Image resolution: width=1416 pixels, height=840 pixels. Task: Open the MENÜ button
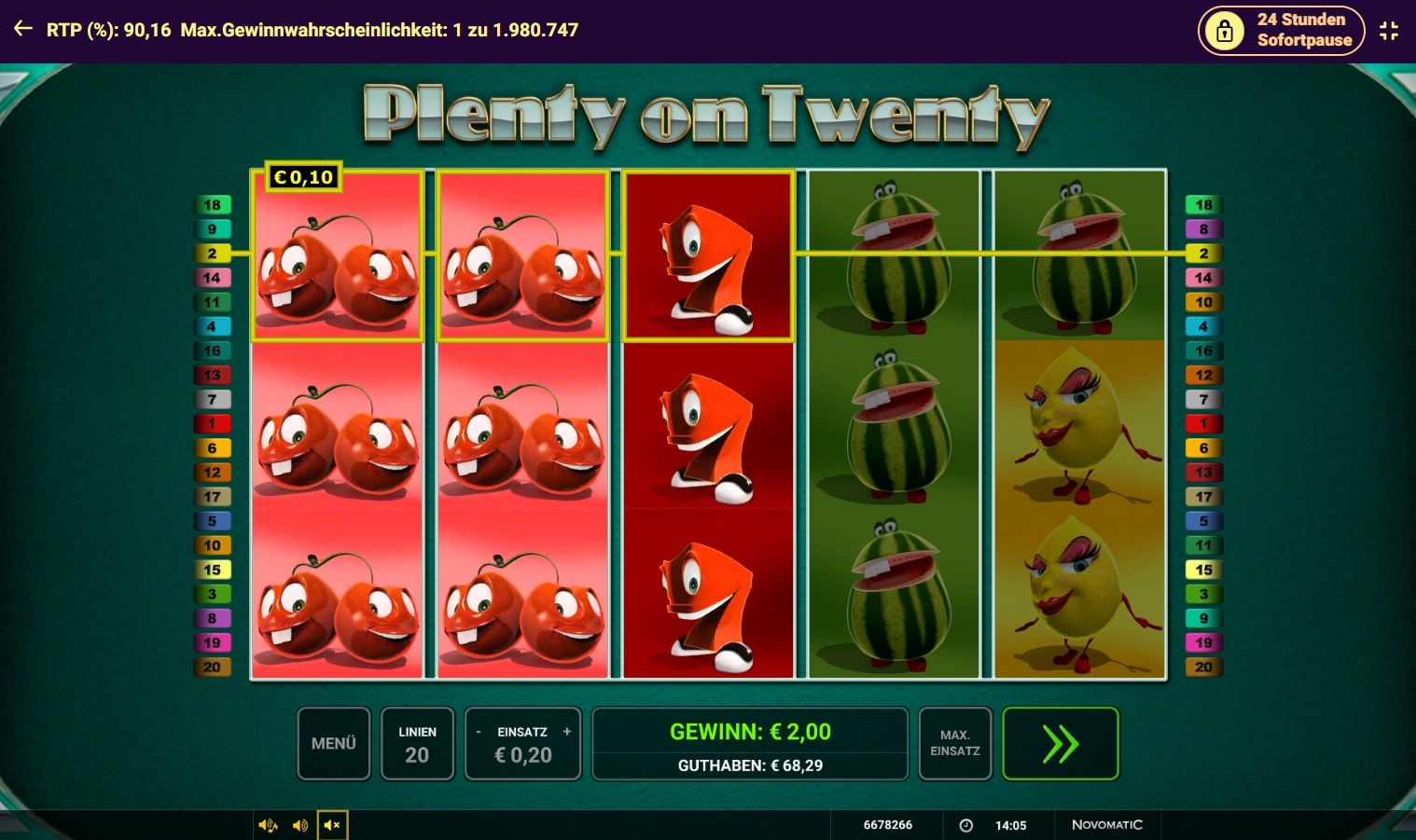point(334,743)
